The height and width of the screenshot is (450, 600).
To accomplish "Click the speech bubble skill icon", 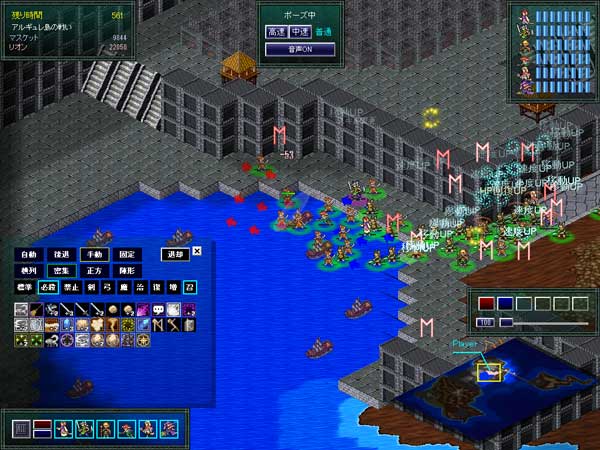I will [x=159, y=309].
